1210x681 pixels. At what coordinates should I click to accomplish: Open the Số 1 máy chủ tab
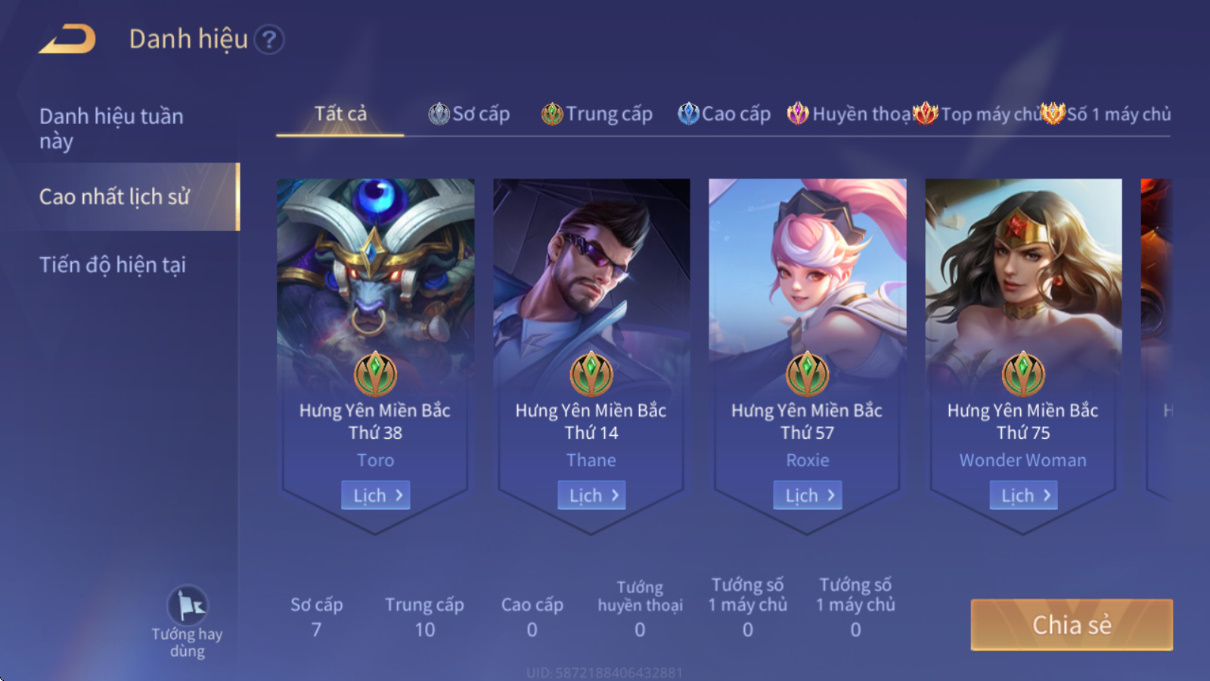pos(1106,114)
